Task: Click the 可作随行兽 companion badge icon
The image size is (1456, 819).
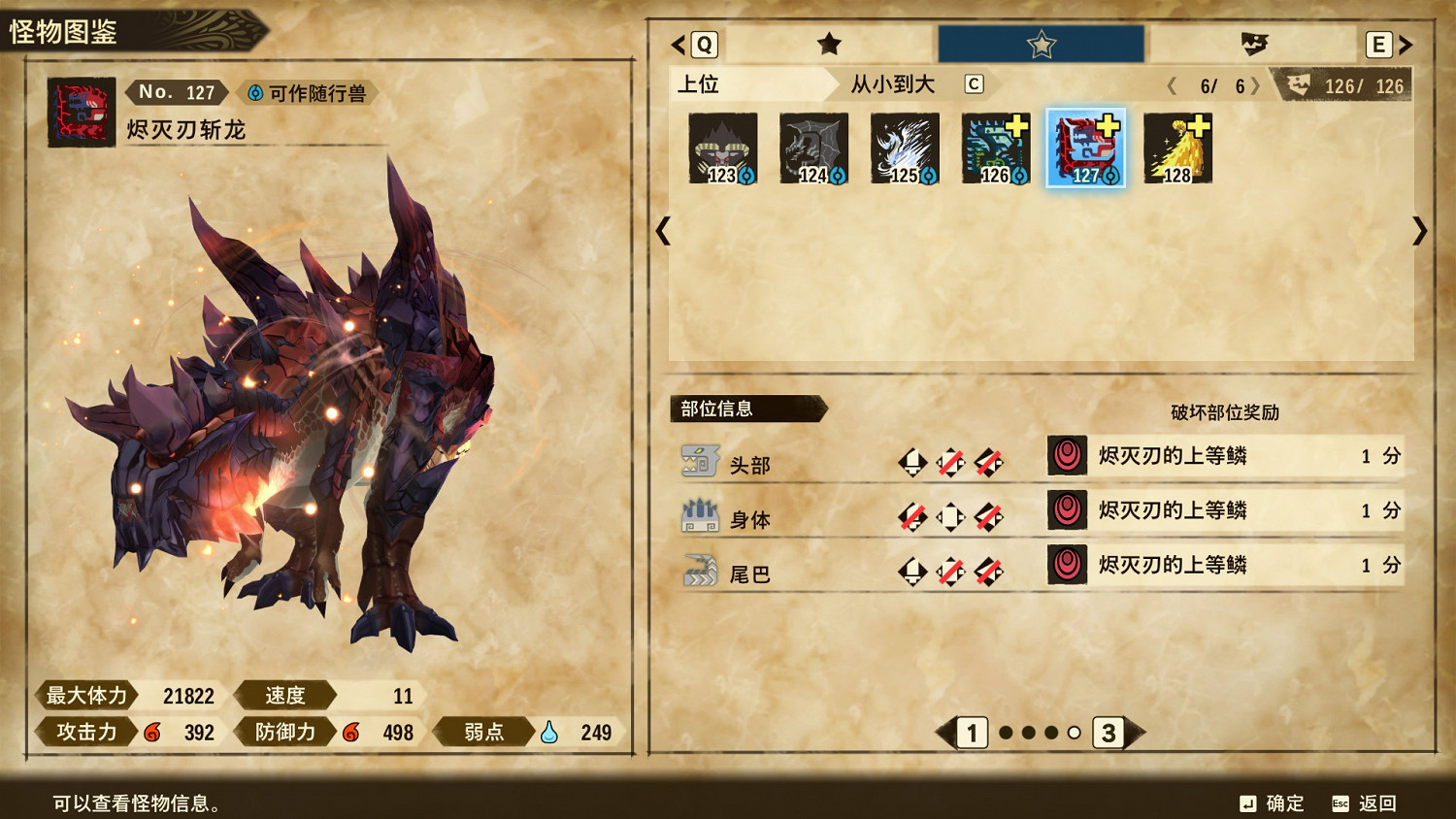Action: (255, 92)
